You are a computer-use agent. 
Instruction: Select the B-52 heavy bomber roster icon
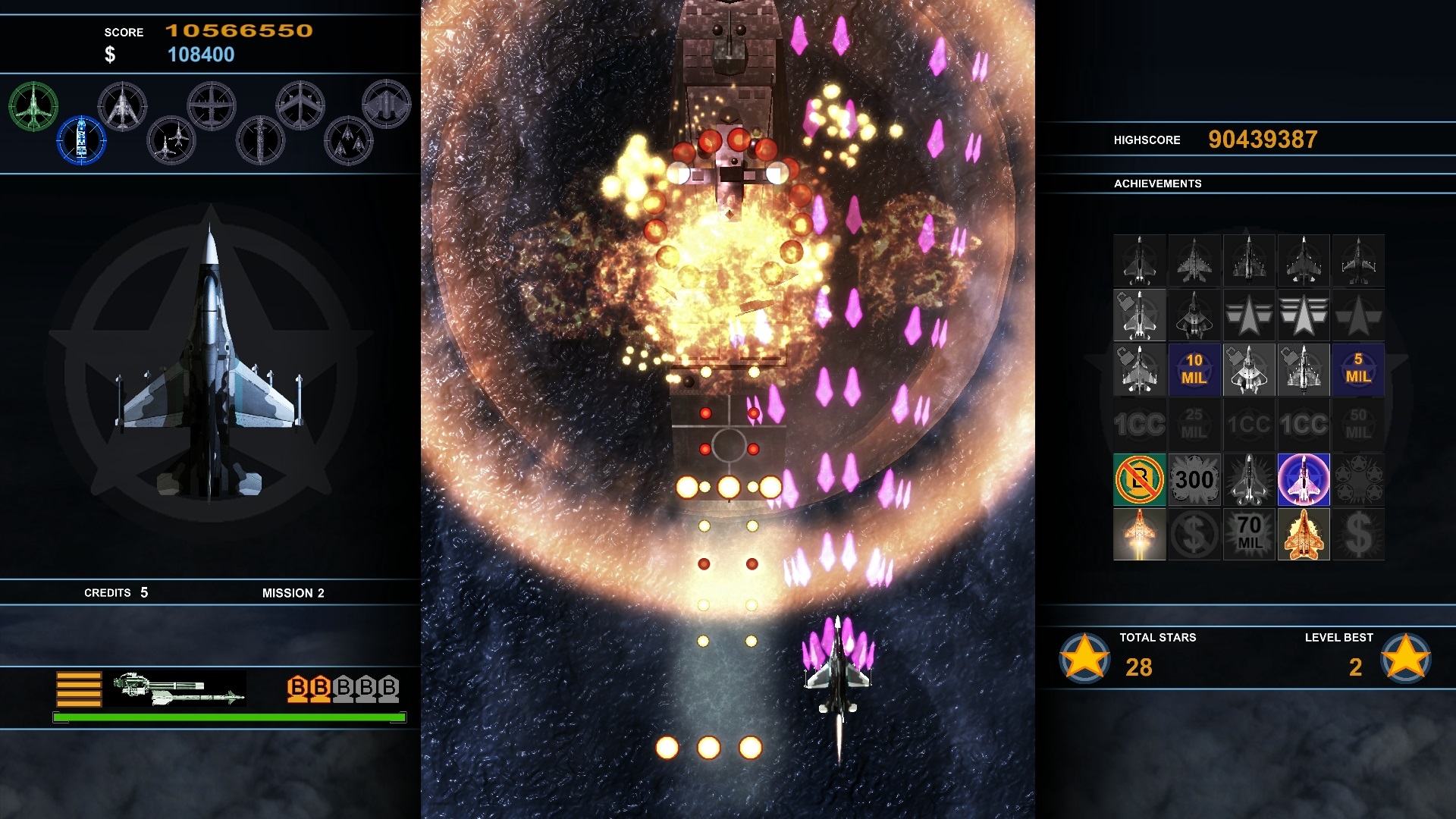click(x=301, y=106)
